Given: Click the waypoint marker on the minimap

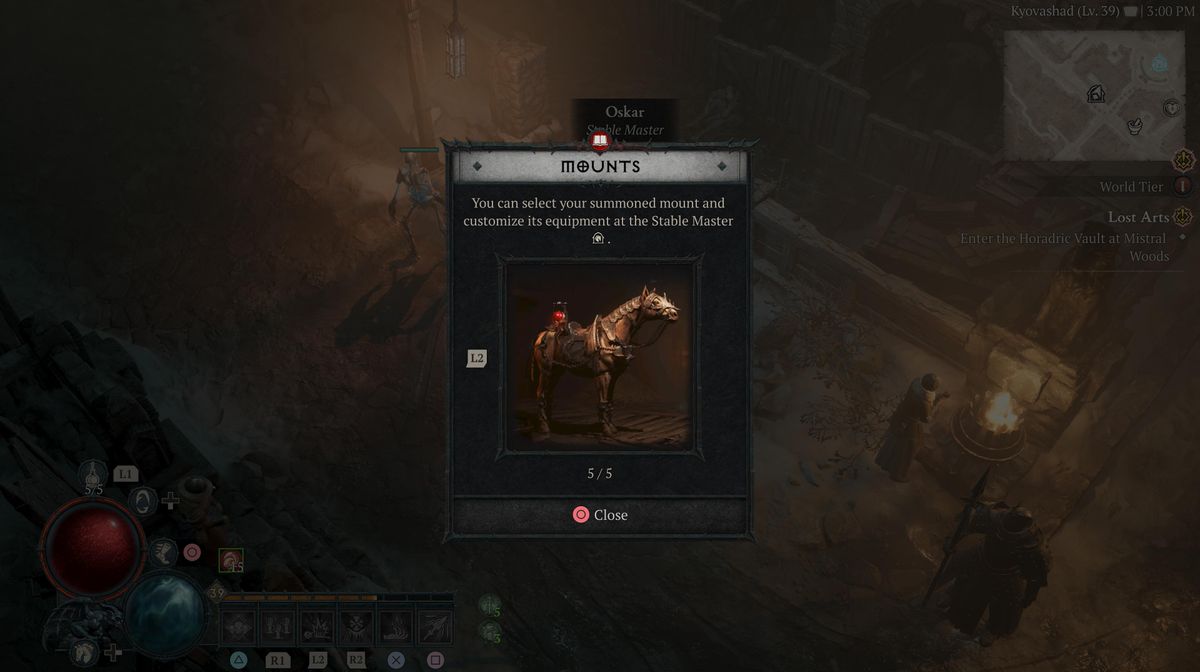Looking at the screenshot, I should pyautogui.click(x=1159, y=64).
